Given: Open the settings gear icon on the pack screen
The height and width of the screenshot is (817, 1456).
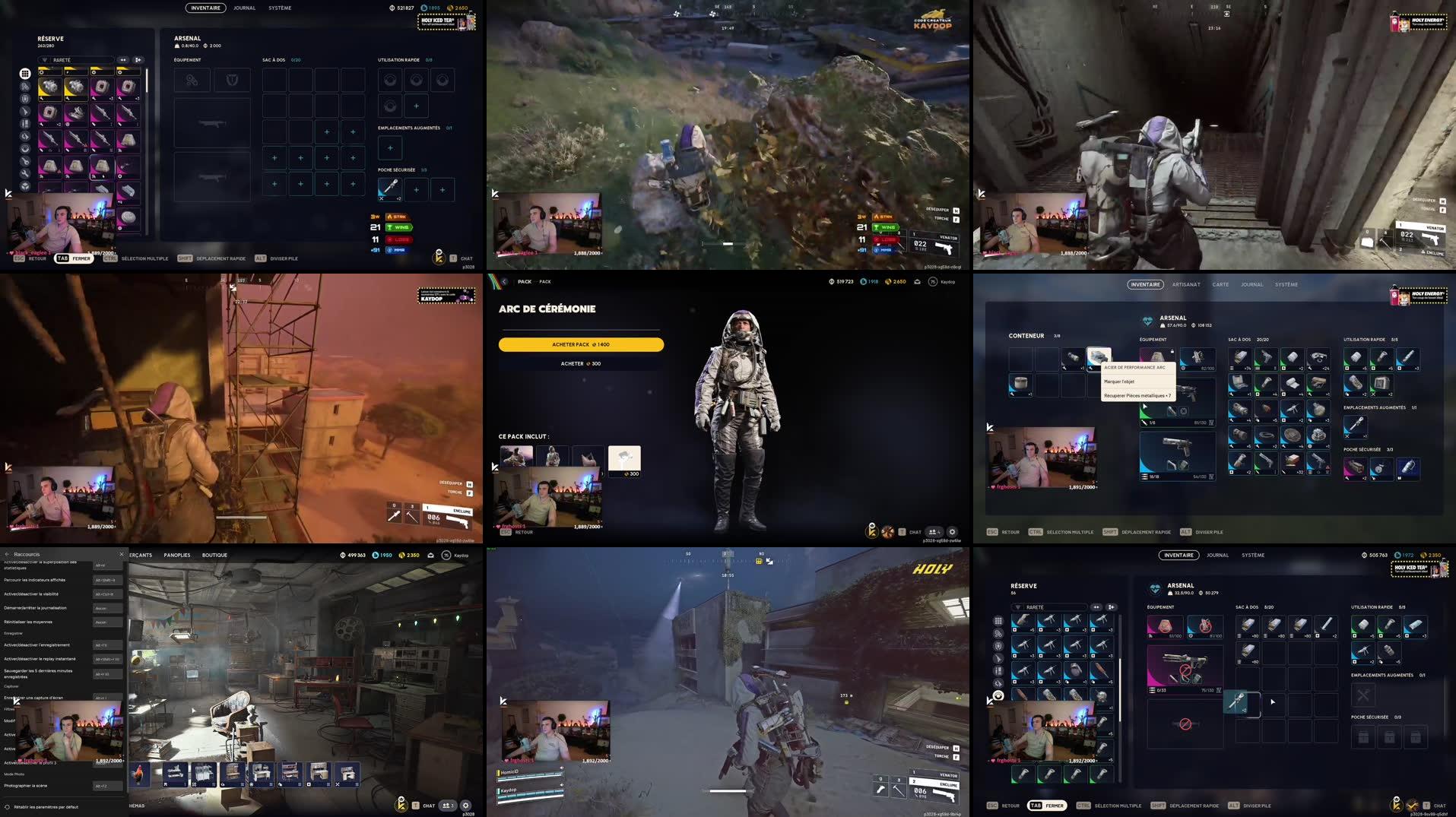Looking at the screenshot, I should click(x=952, y=532).
